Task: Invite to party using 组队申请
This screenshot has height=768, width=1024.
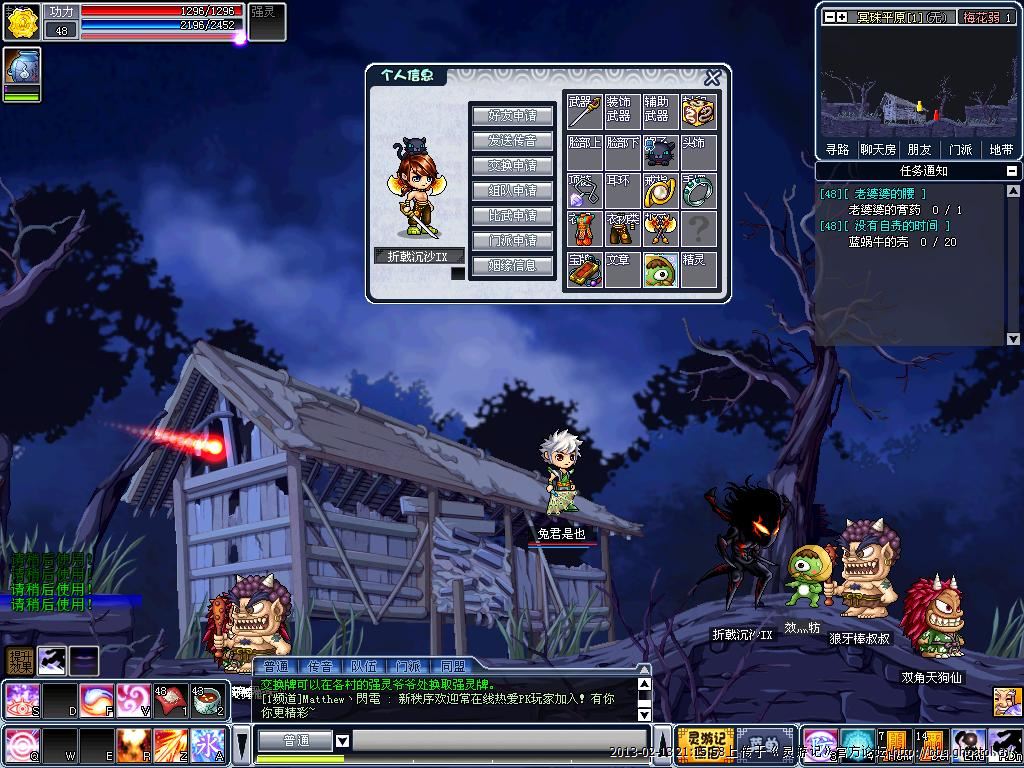Action: tap(512, 190)
